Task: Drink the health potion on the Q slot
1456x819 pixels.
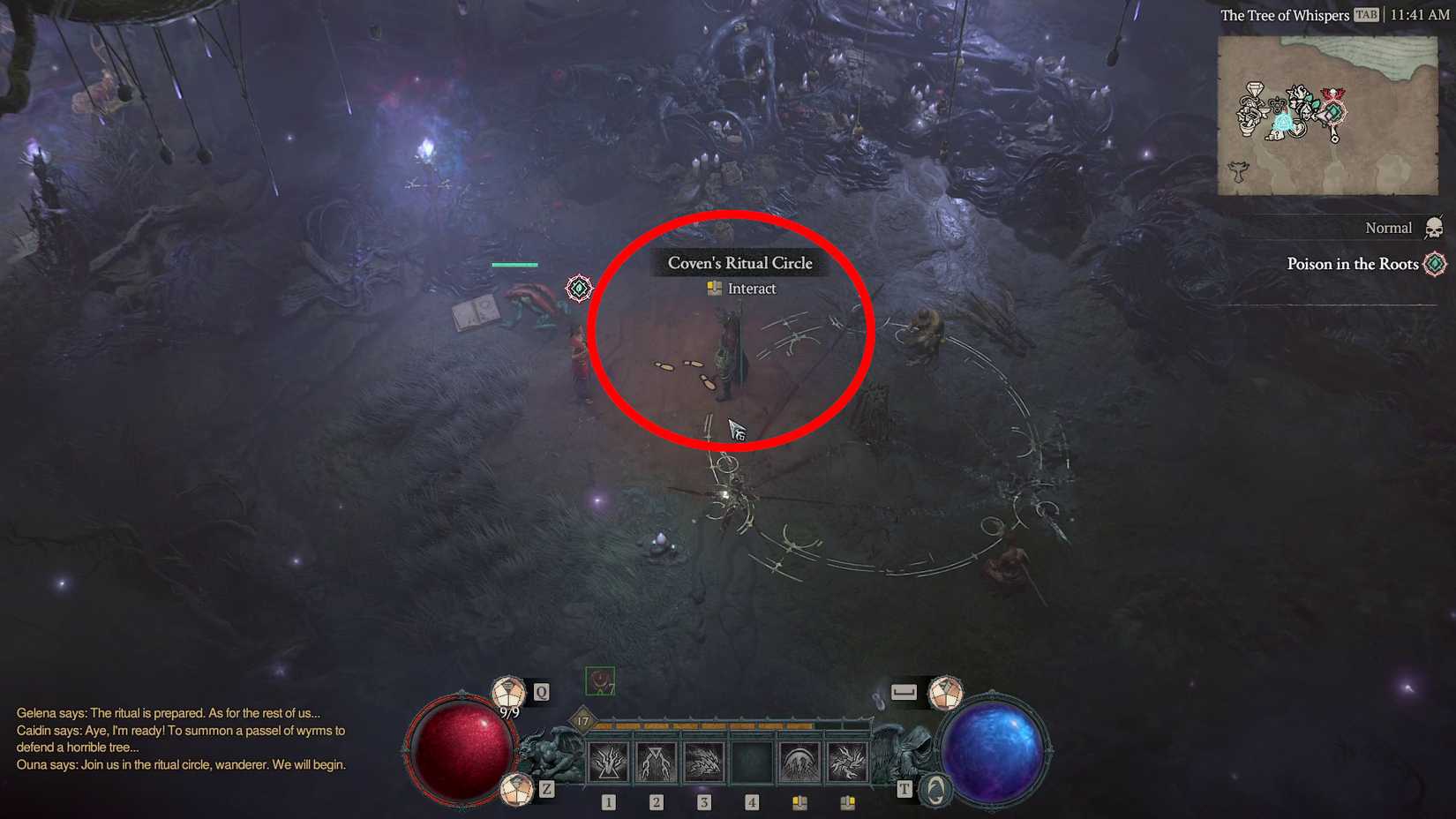Action: [507, 691]
